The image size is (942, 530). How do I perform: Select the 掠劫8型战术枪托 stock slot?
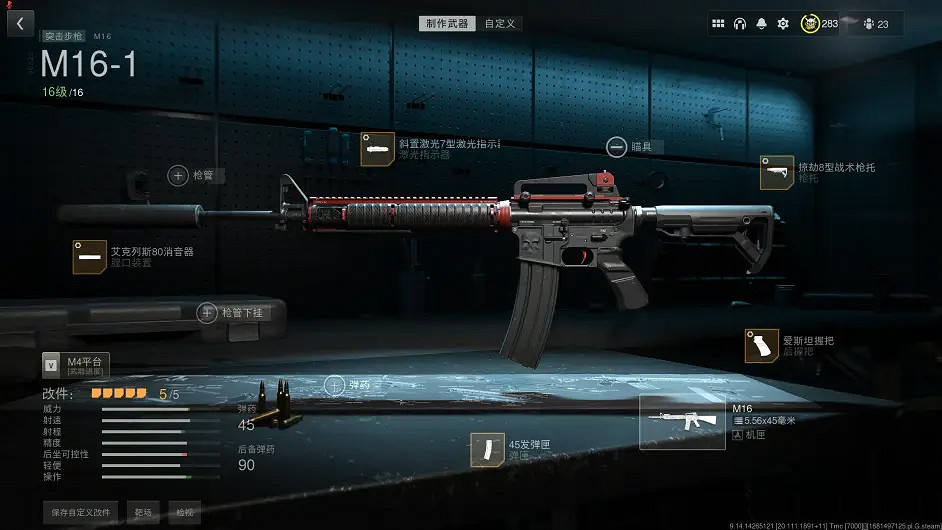pyautogui.click(x=777, y=172)
